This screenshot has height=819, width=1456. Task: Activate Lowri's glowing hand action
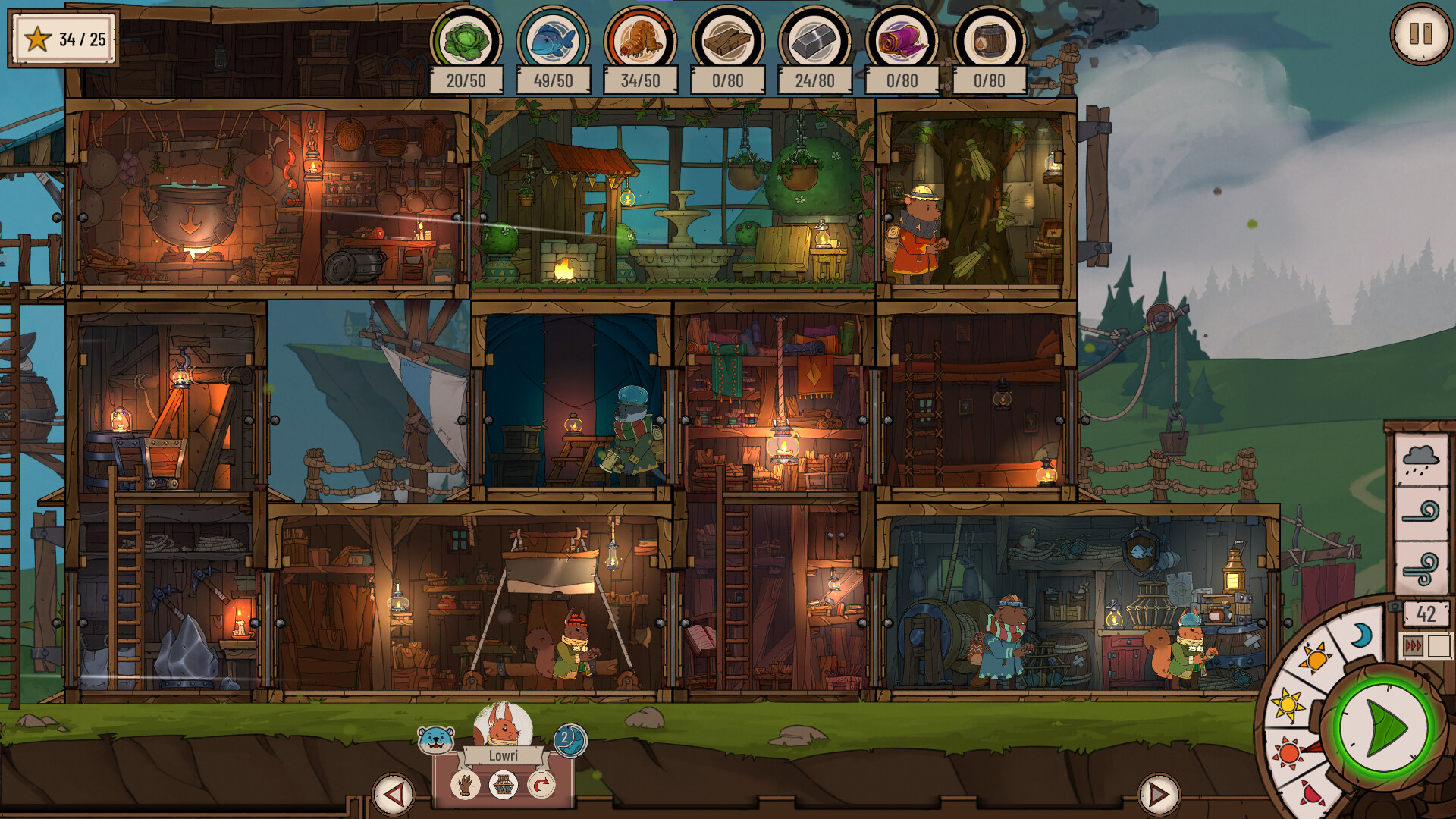point(465,785)
